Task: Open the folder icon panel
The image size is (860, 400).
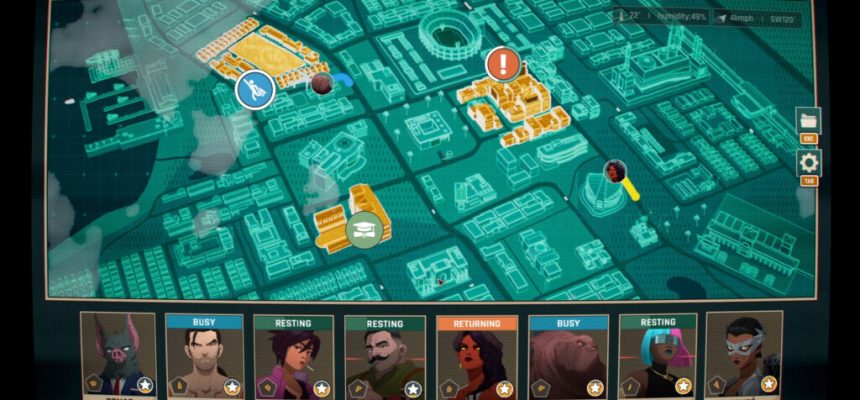Action: click(x=808, y=121)
